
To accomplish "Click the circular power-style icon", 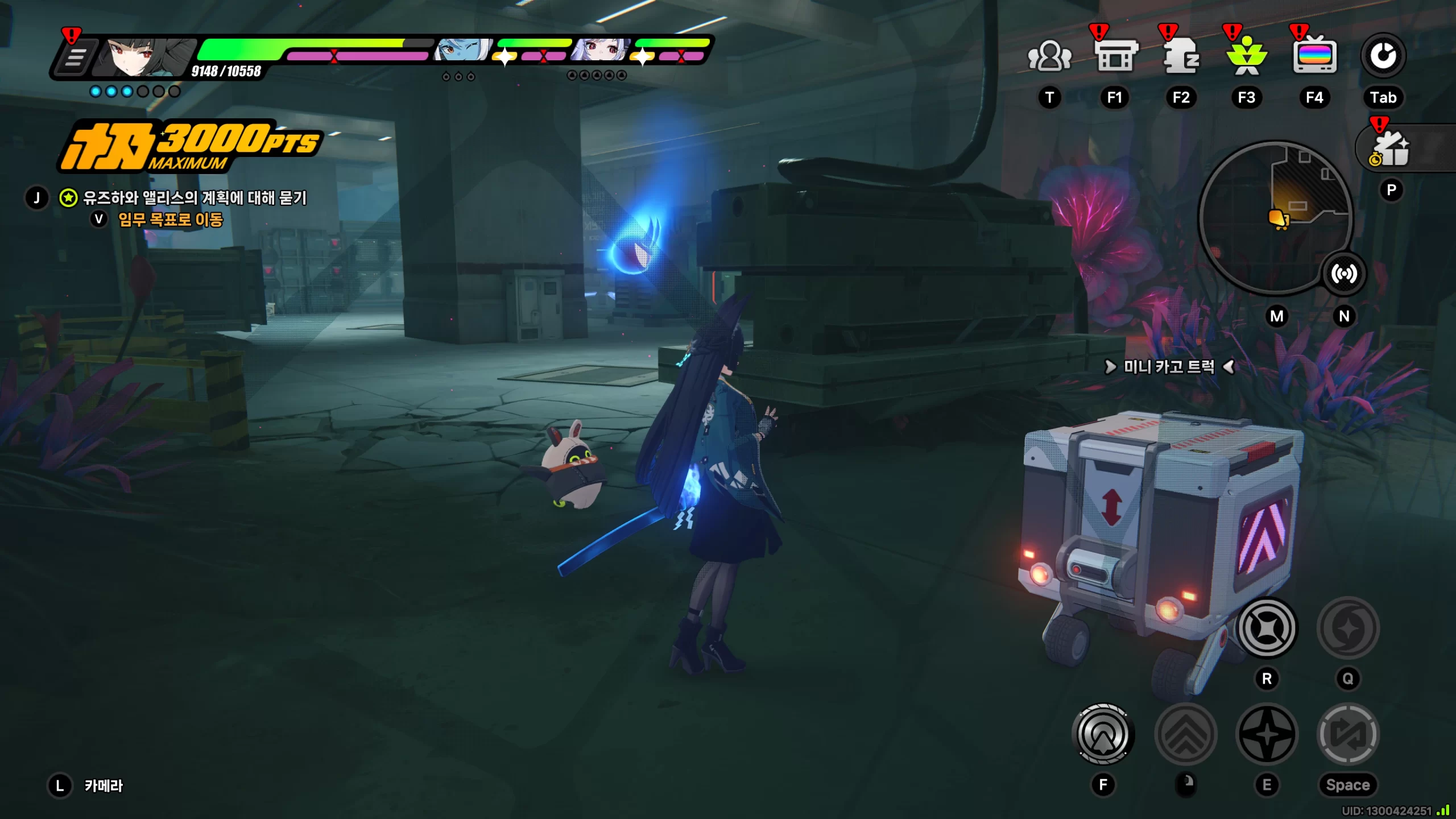I will tap(1383, 56).
